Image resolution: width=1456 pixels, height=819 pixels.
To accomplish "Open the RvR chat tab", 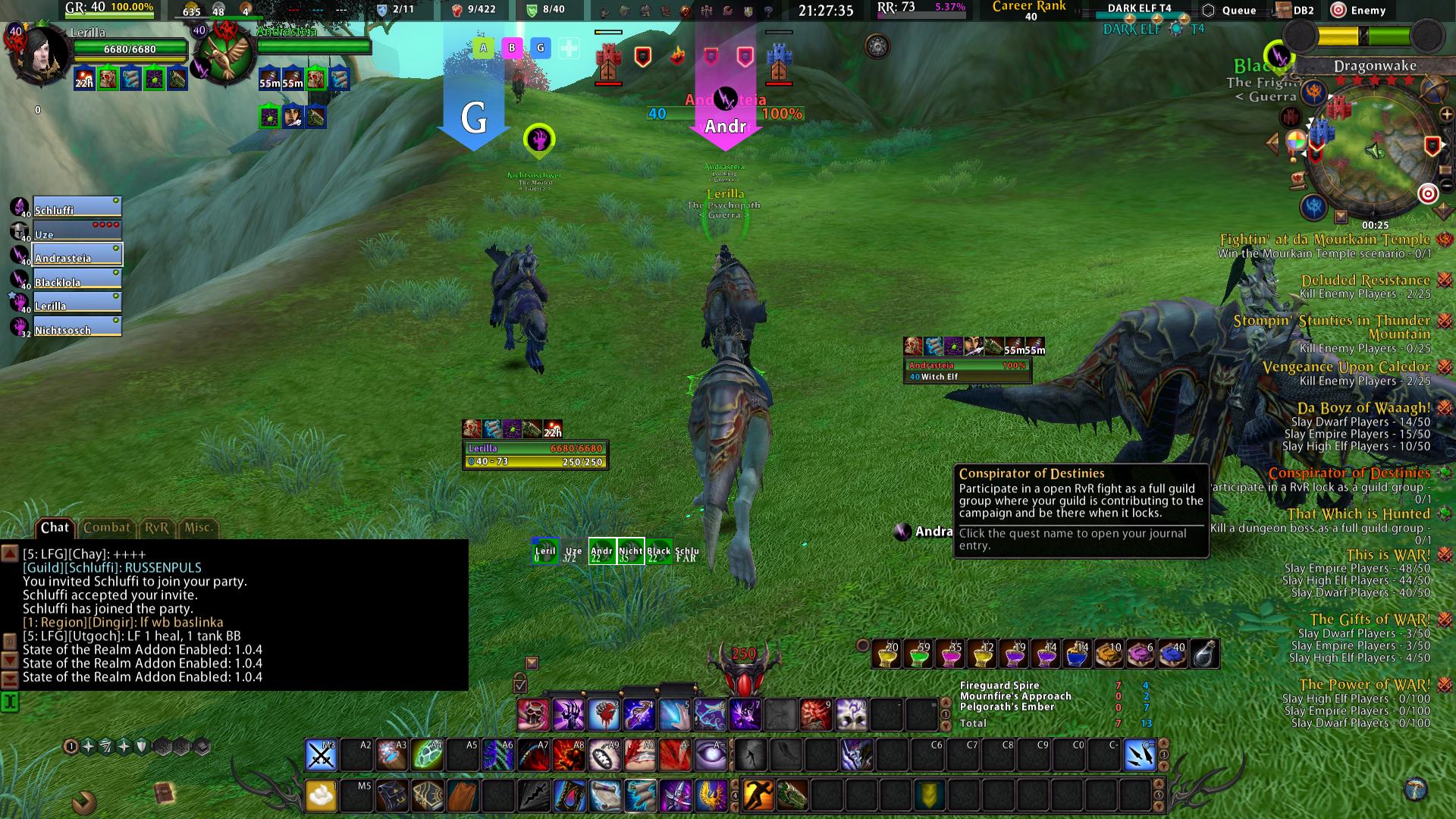I will click(157, 528).
